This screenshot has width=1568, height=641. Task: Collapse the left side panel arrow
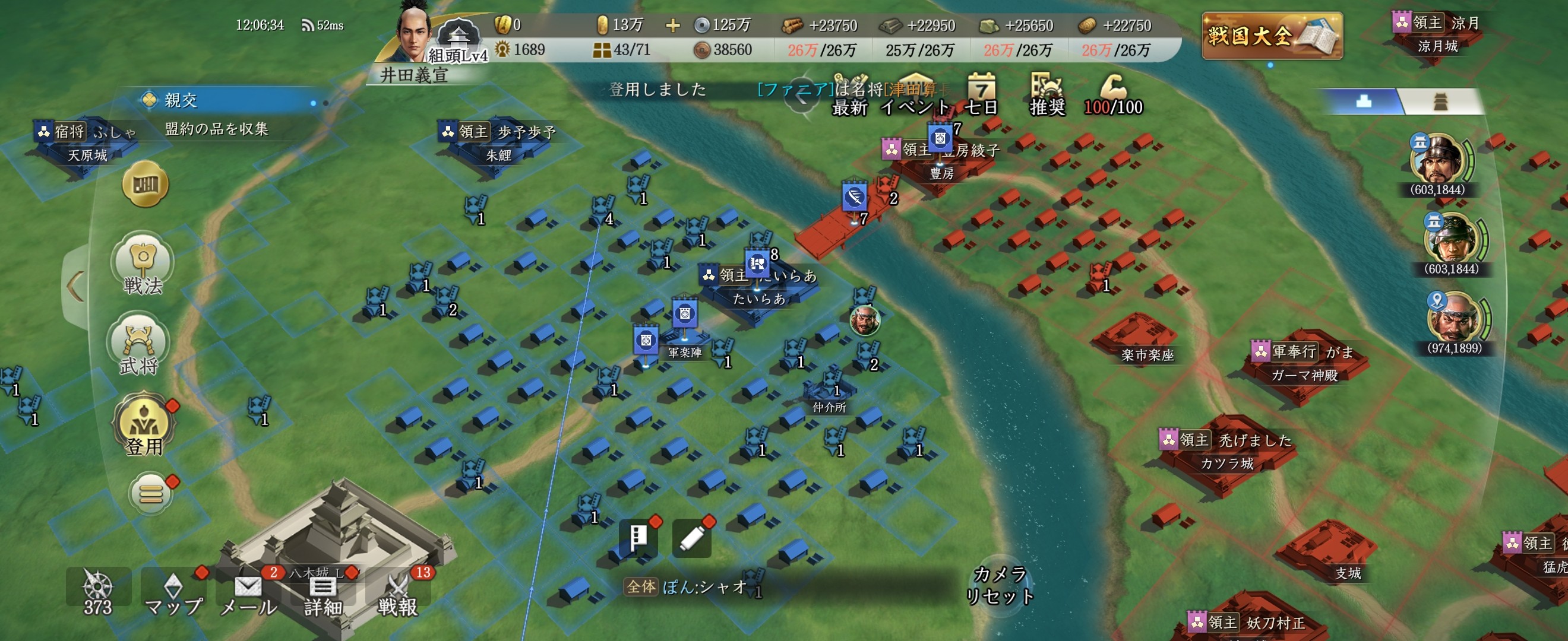point(75,287)
